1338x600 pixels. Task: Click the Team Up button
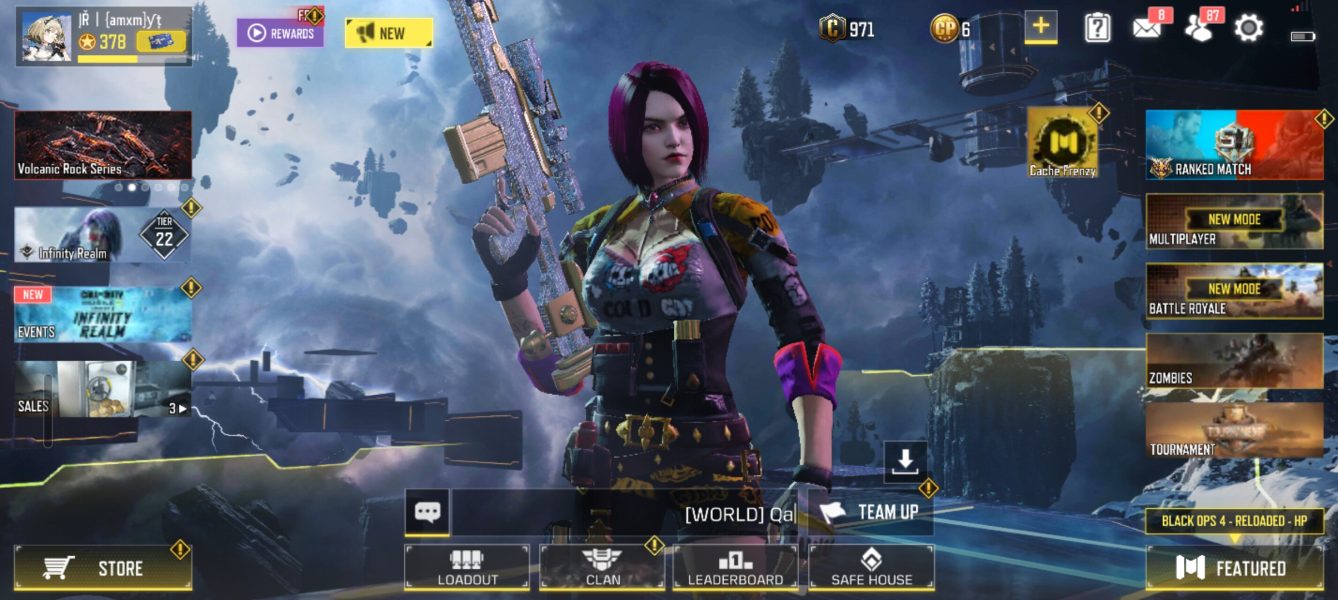pos(871,512)
